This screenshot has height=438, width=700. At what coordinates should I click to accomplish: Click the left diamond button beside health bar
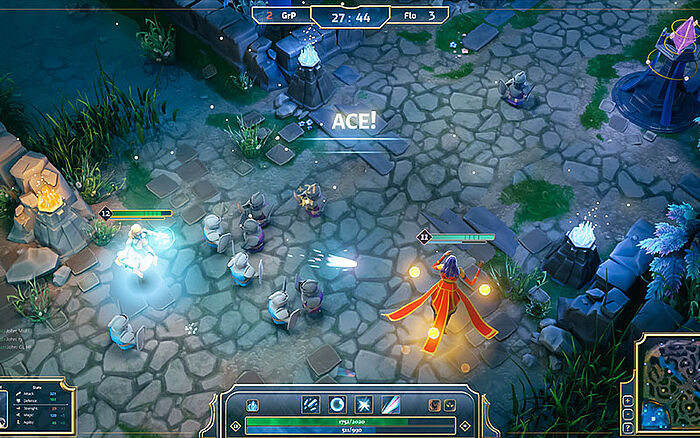236,425
